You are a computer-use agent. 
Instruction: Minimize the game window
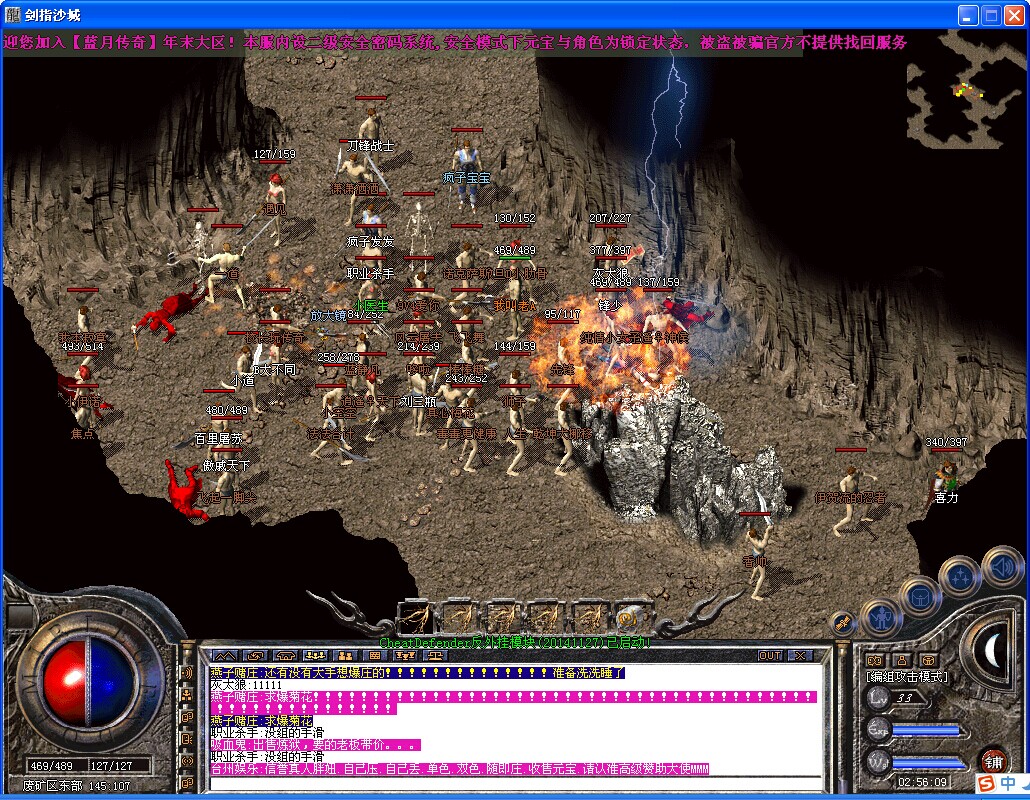click(968, 15)
